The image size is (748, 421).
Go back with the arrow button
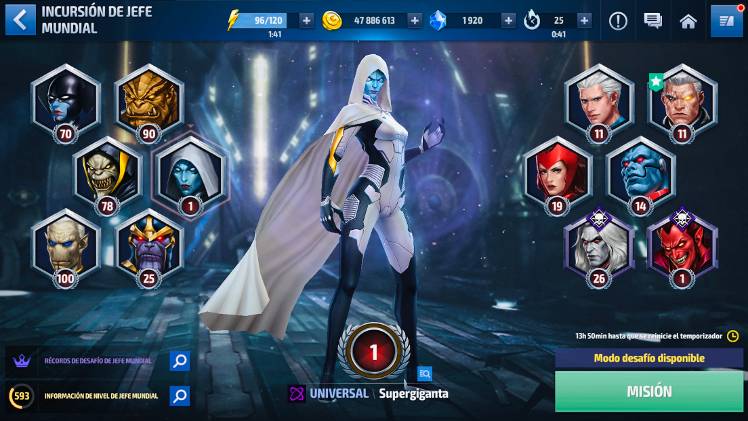[20, 19]
